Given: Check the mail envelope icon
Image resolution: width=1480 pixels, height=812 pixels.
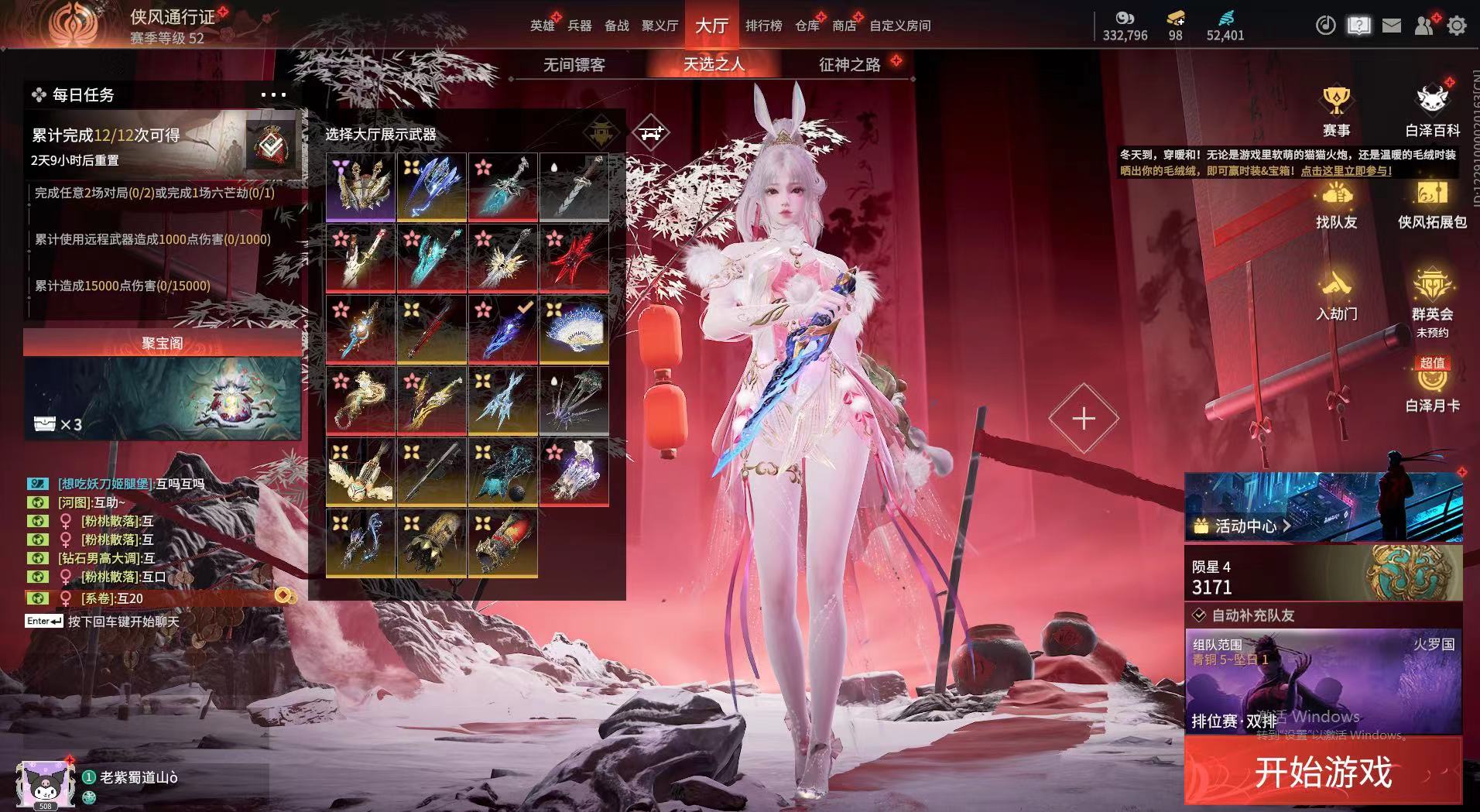Looking at the screenshot, I should pyautogui.click(x=1391, y=26).
